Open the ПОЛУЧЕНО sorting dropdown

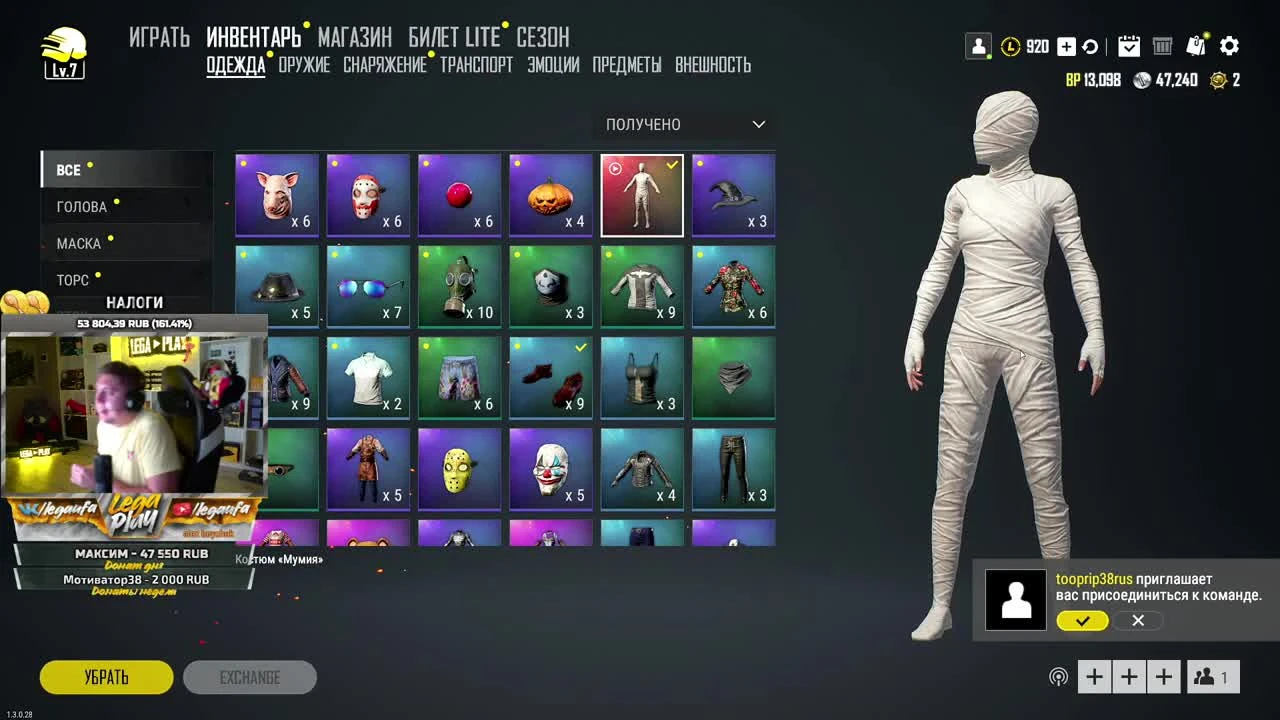coord(684,125)
